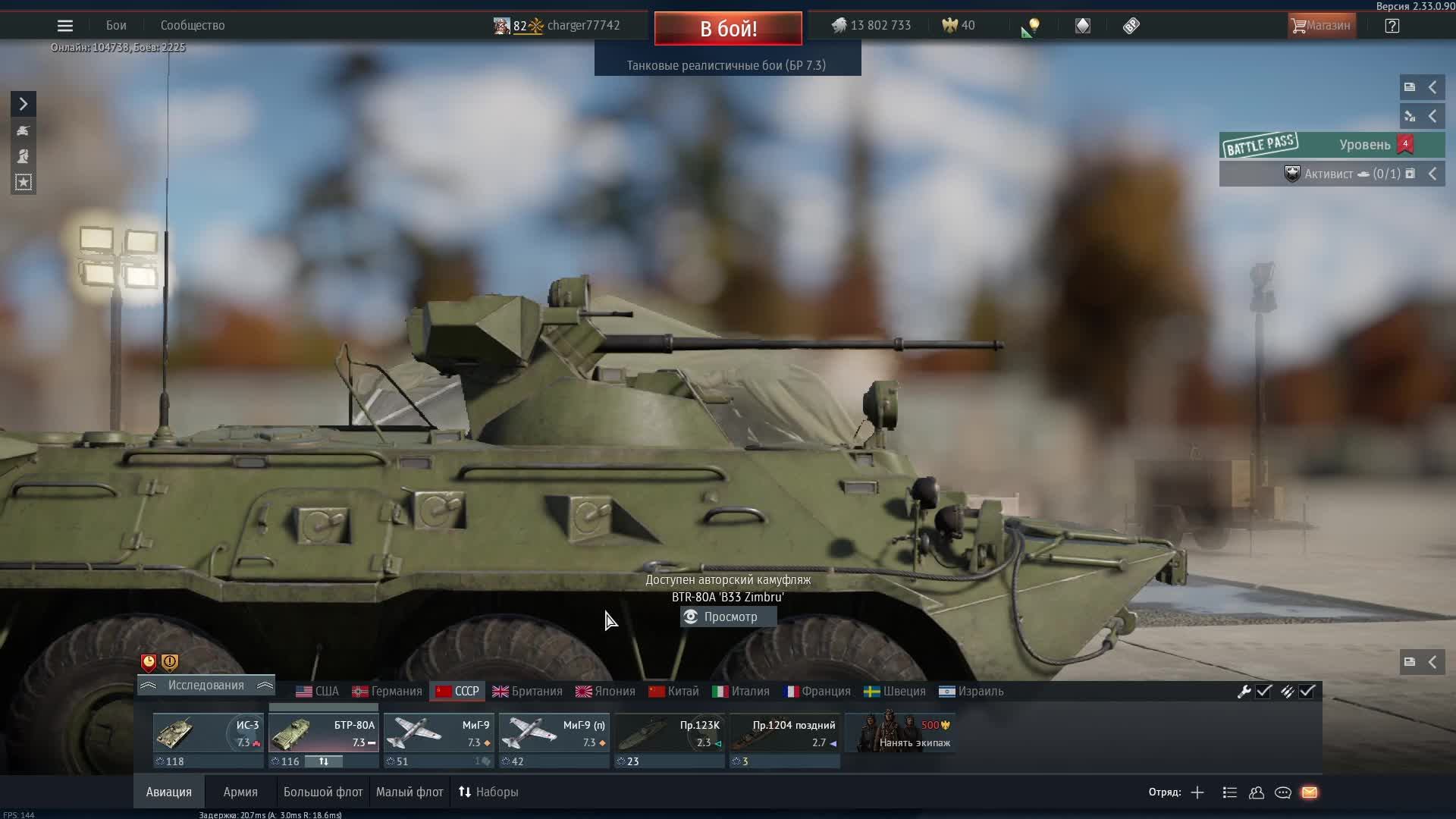Open the battle tasks list icon
The width and height of the screenshot is (1456, 819).
(x=1228, y=792)
